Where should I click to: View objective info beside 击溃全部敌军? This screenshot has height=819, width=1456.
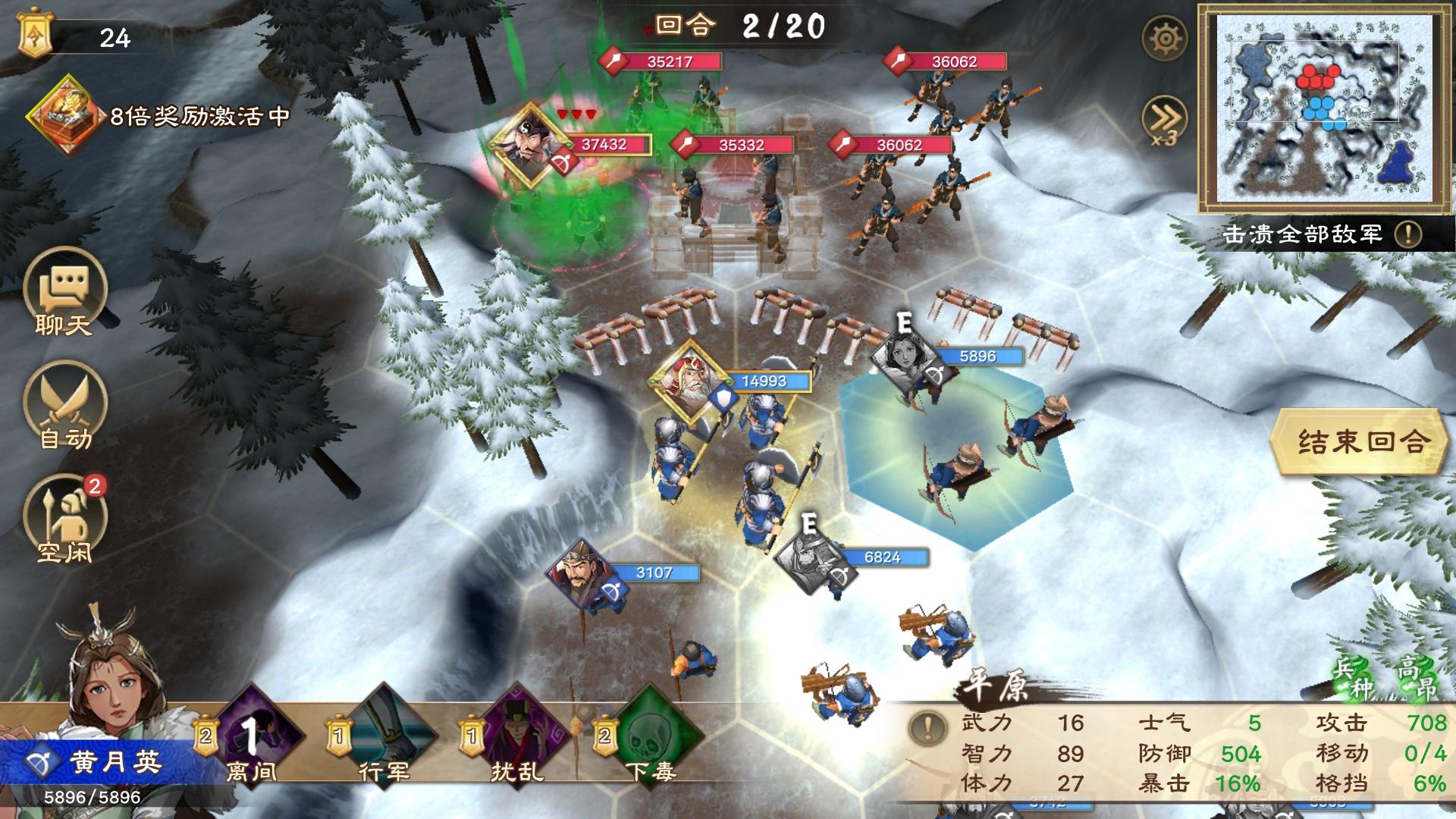point(1408,234)
